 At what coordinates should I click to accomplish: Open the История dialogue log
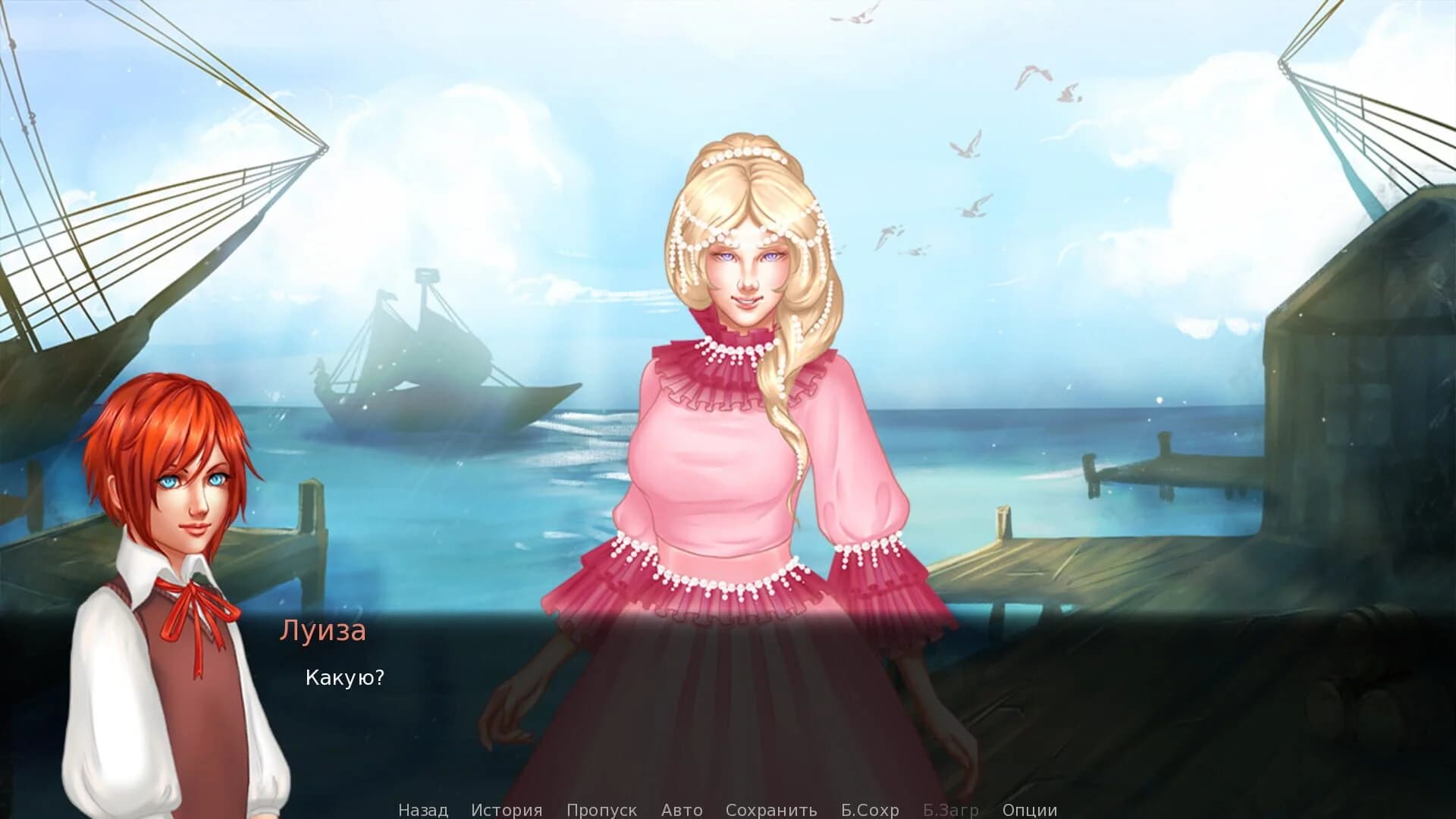point(507,810)
